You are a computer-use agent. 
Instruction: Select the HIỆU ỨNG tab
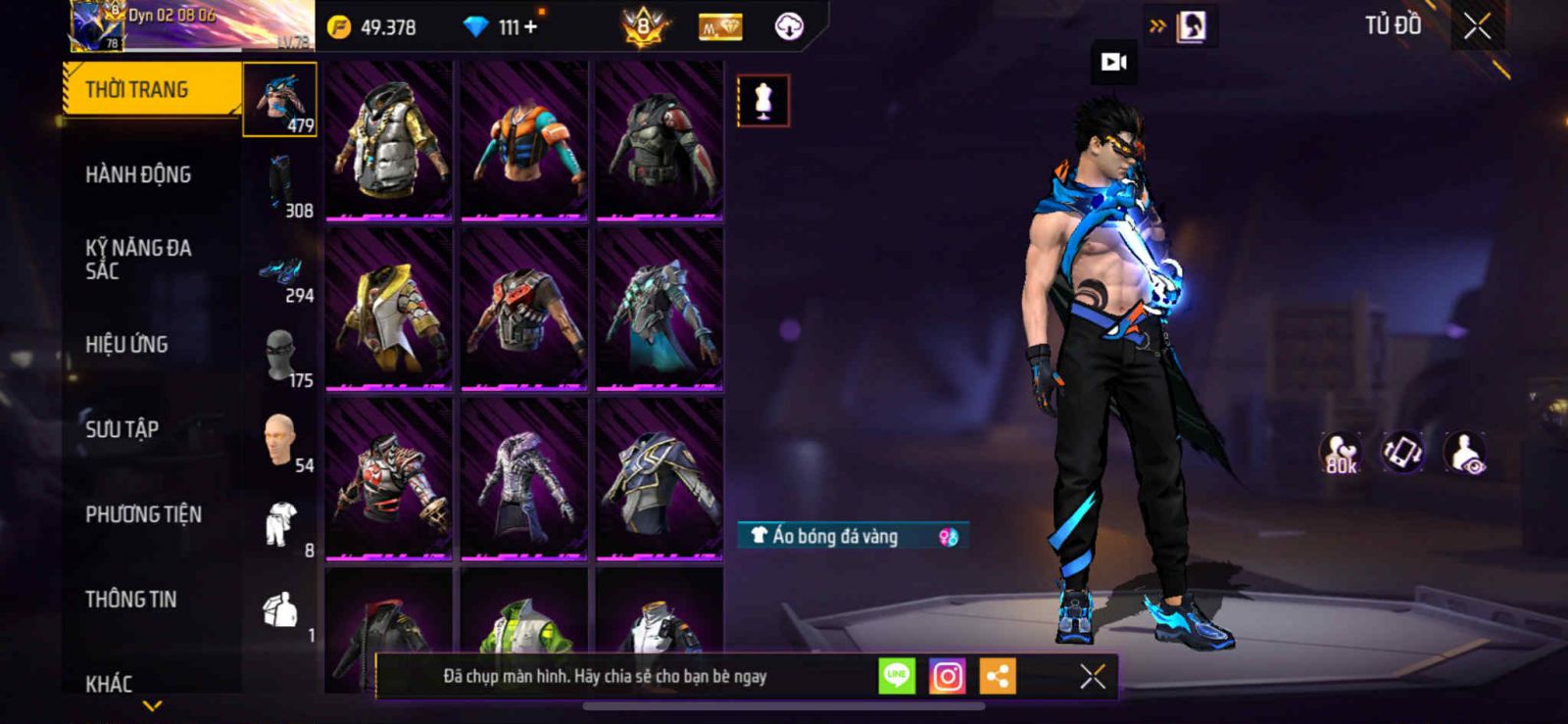click(x=126, y=345)
